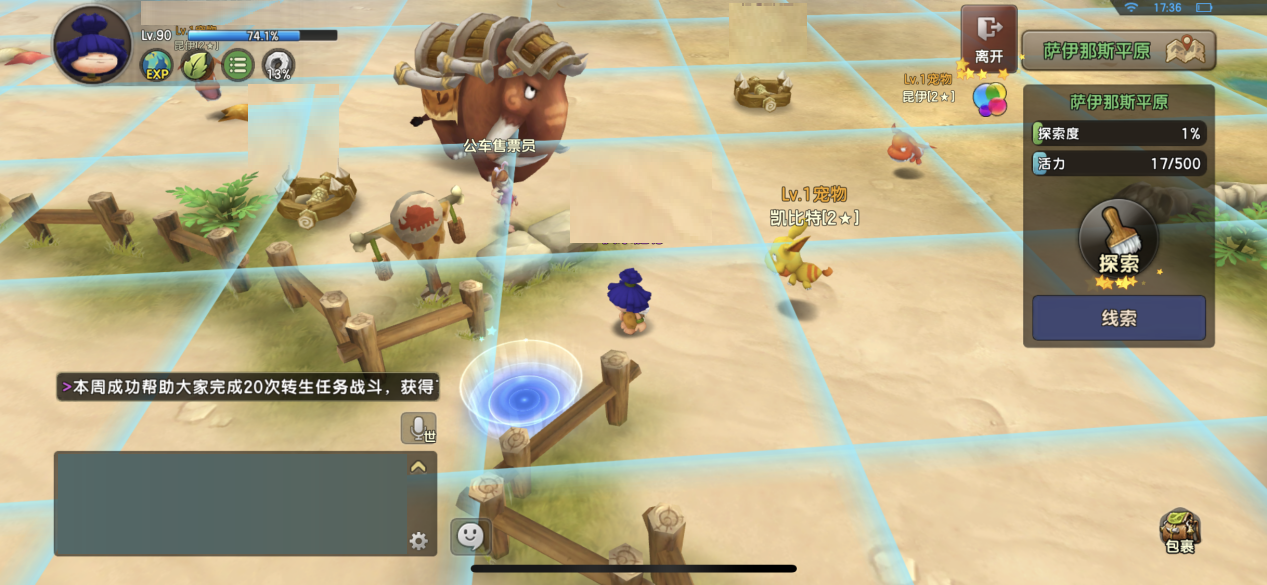Screen dimensions: 1267x585
Task: Open the green list menu icon
Action: point(238,66)
